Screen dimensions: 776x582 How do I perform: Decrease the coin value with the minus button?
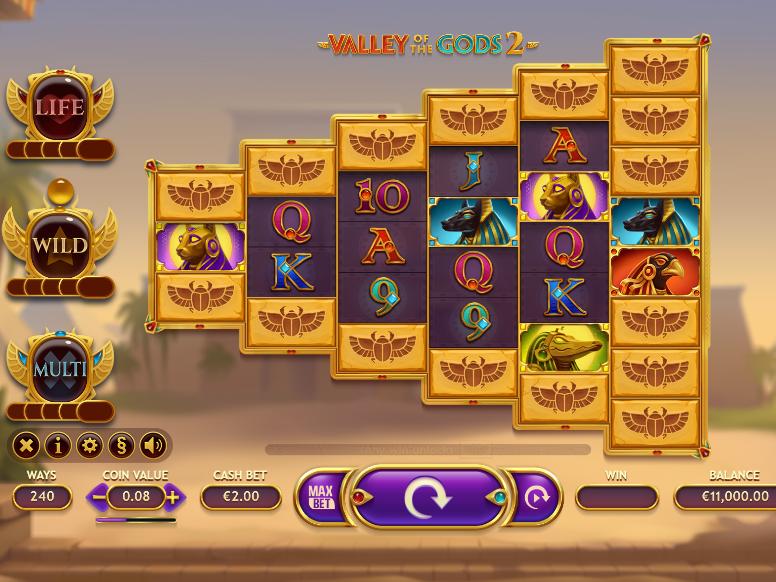click(x=99, y=496)
